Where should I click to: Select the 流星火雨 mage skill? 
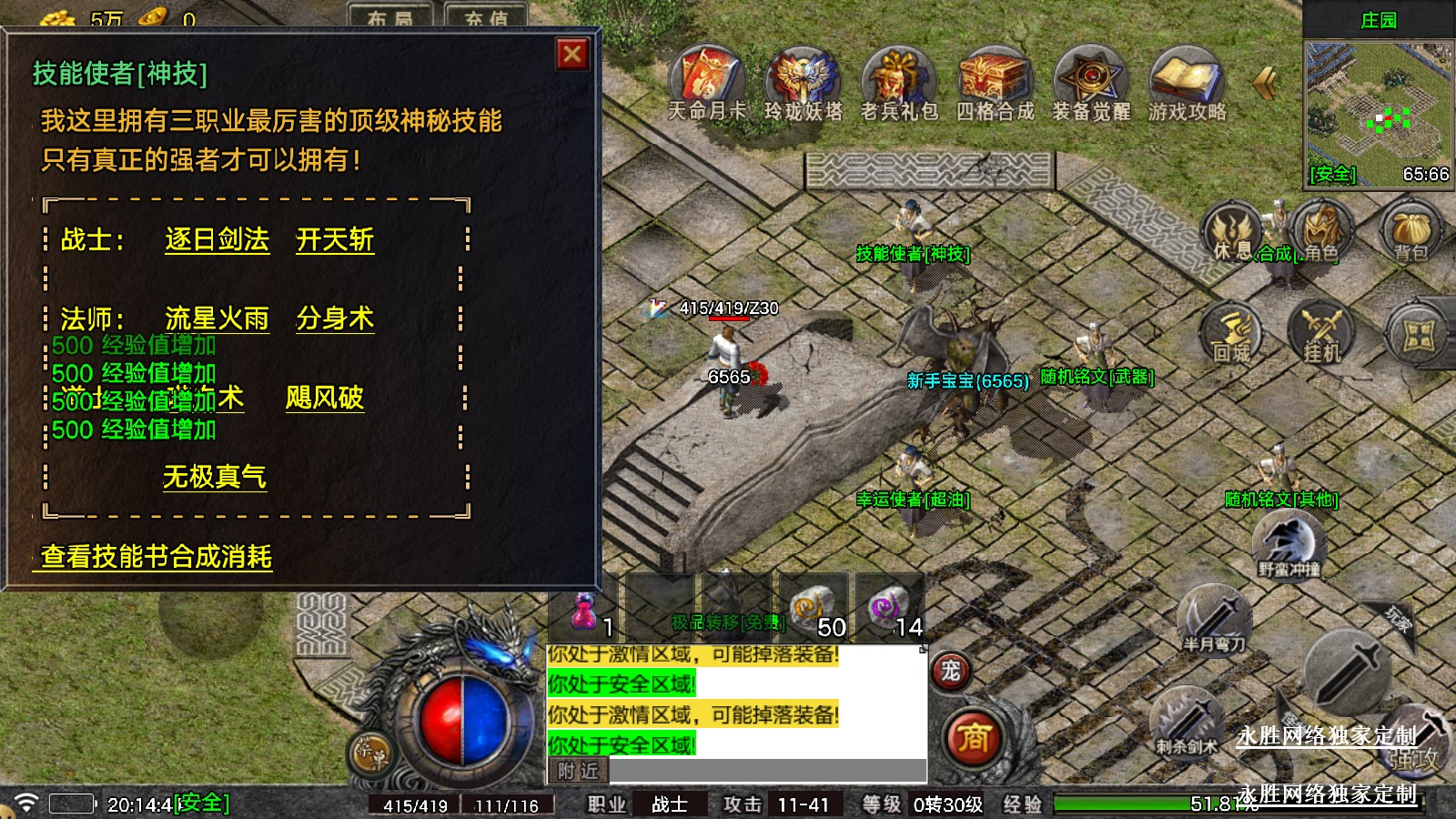[217, 318]
